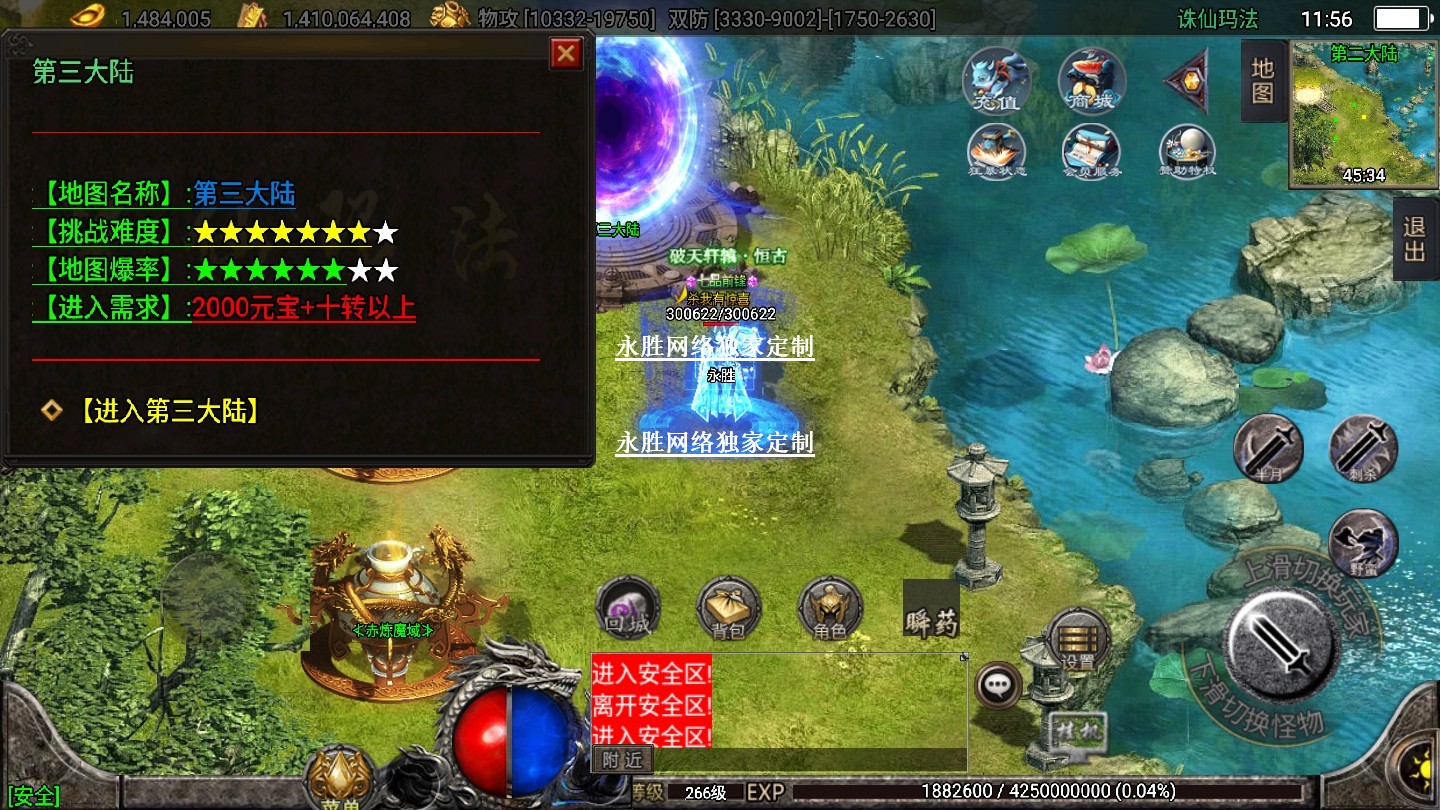Viewport: 1440px width, 810px height.
Task: Open the 设置 settings button
Action: point(1078,641)
